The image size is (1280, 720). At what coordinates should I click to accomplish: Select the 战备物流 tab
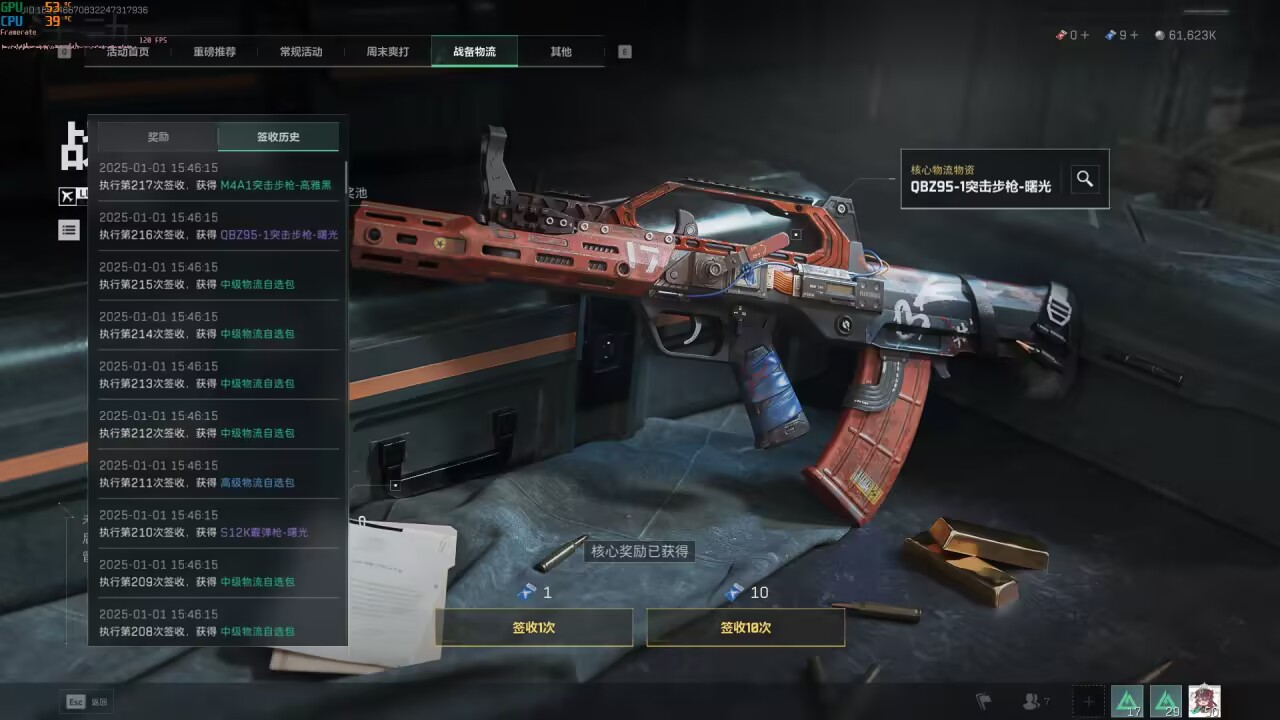(x=474, y=52)
